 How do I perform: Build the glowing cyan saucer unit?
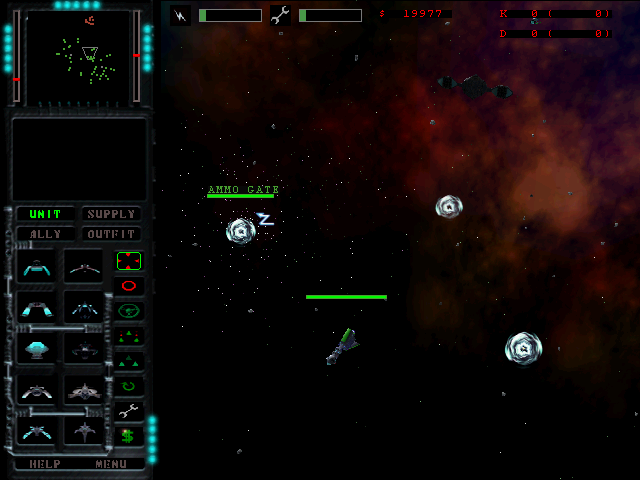pyautogui.click(x=37, y=348)
